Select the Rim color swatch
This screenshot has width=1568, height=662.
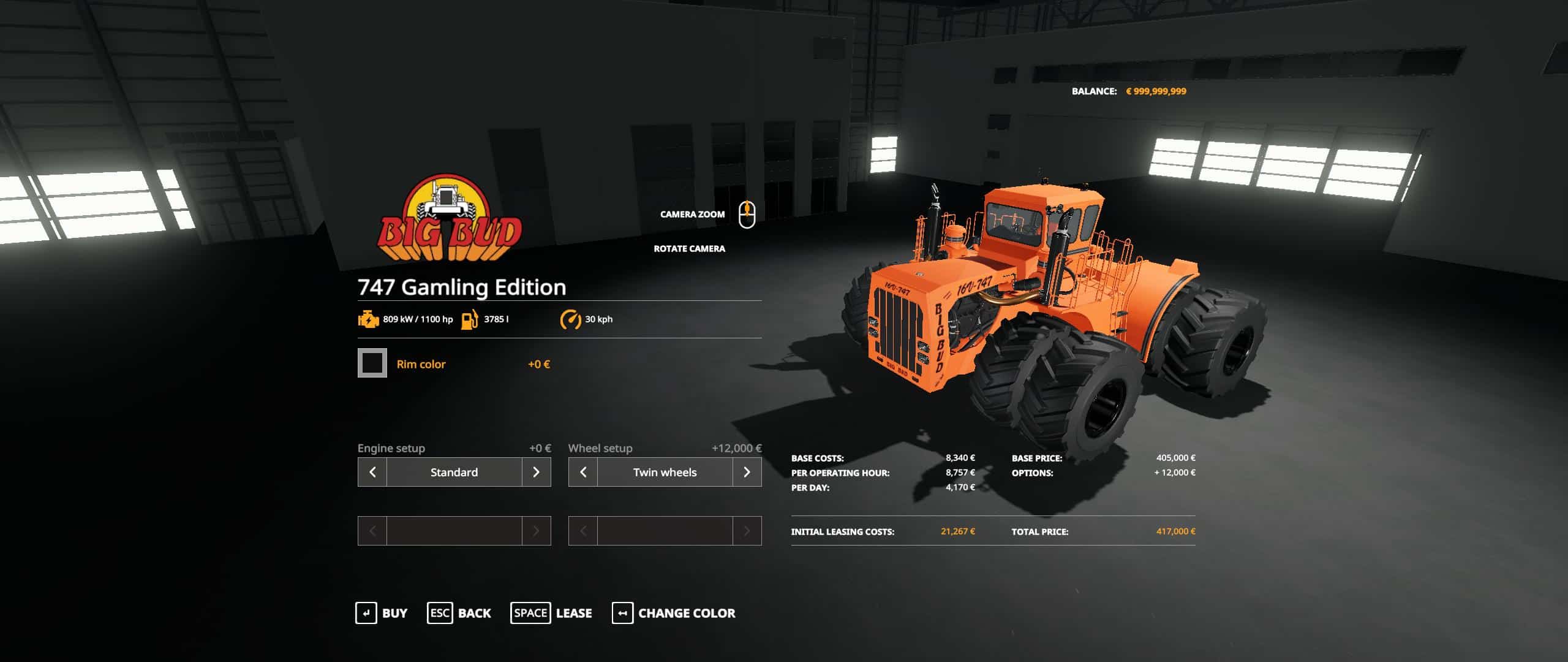pos(372,363)
